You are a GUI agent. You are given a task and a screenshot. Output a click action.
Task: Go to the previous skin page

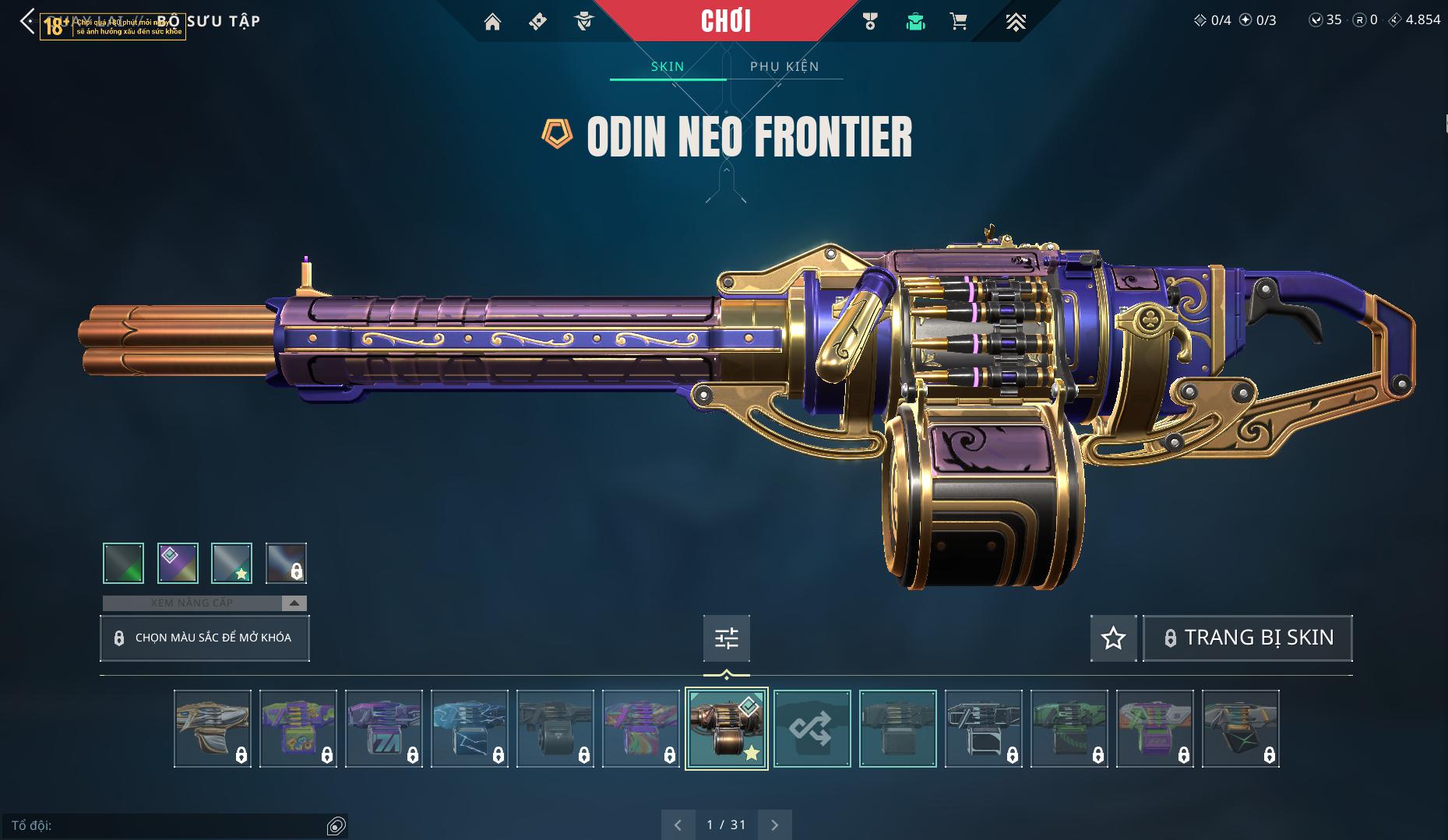coord(678,824)
